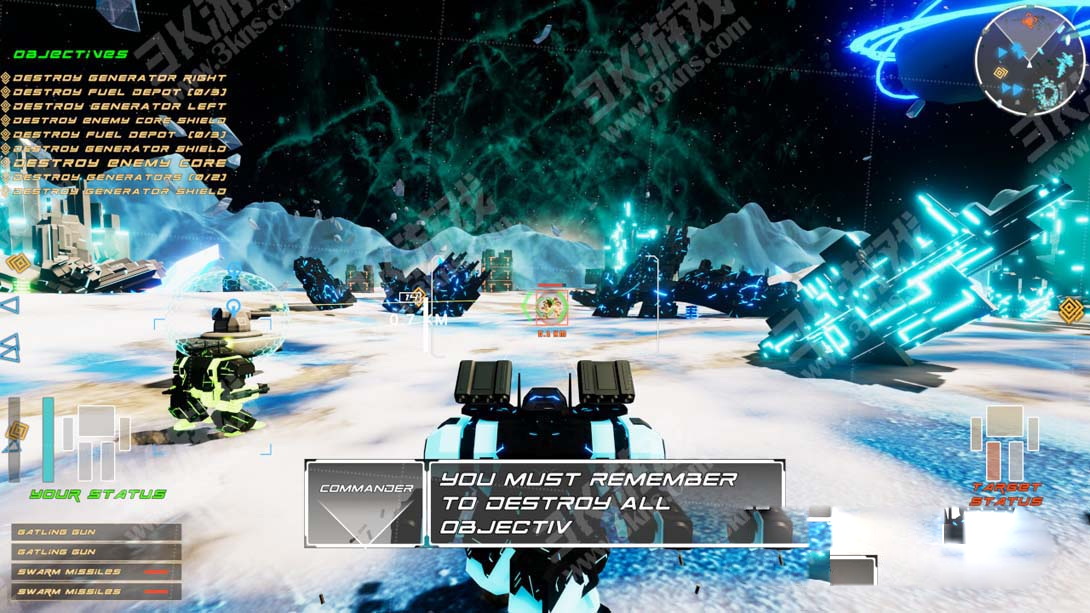Open the Your Status mech diagram

coord(96,442)
